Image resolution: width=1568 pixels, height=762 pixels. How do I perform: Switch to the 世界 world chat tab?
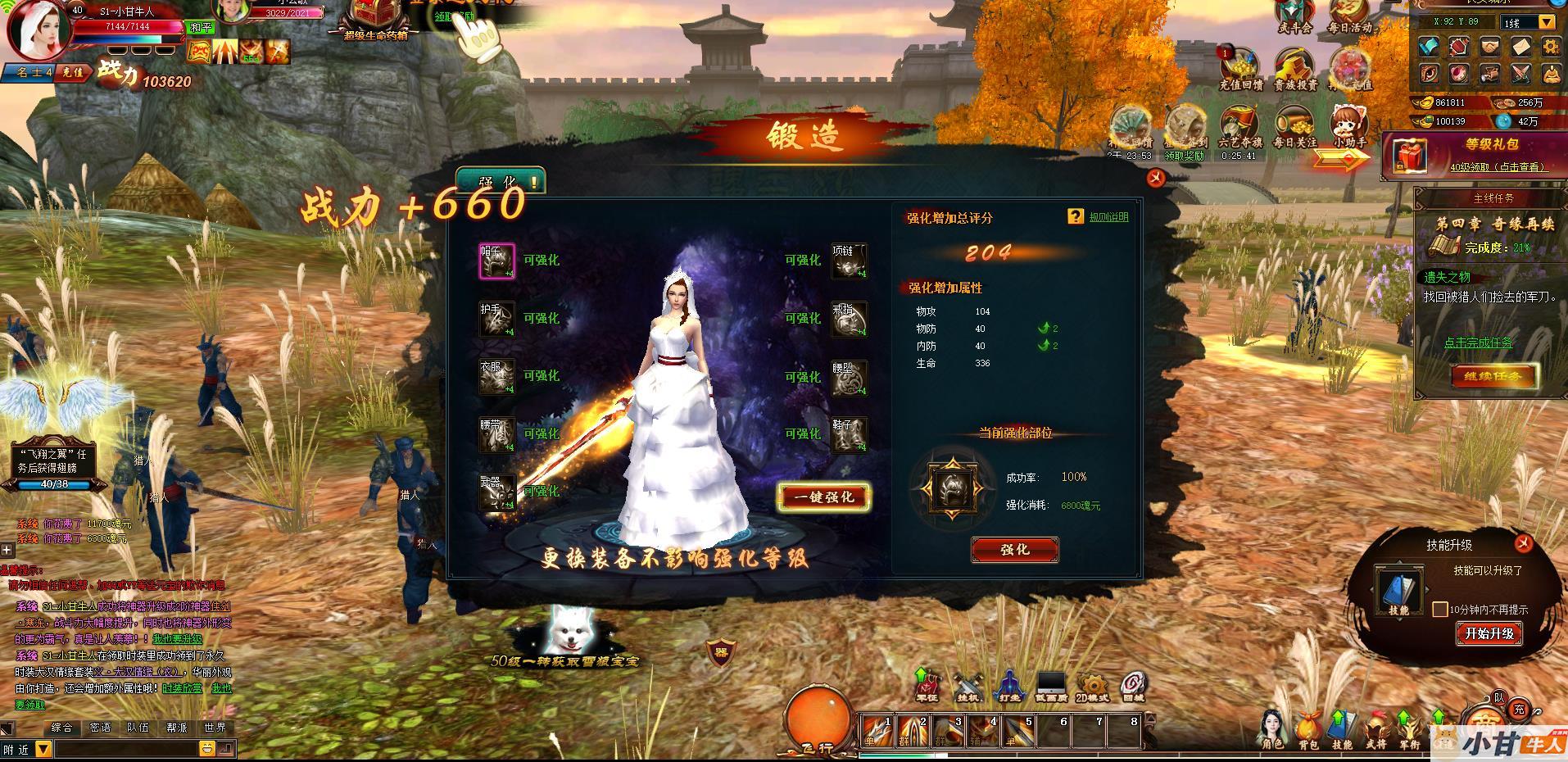(215, 727)
